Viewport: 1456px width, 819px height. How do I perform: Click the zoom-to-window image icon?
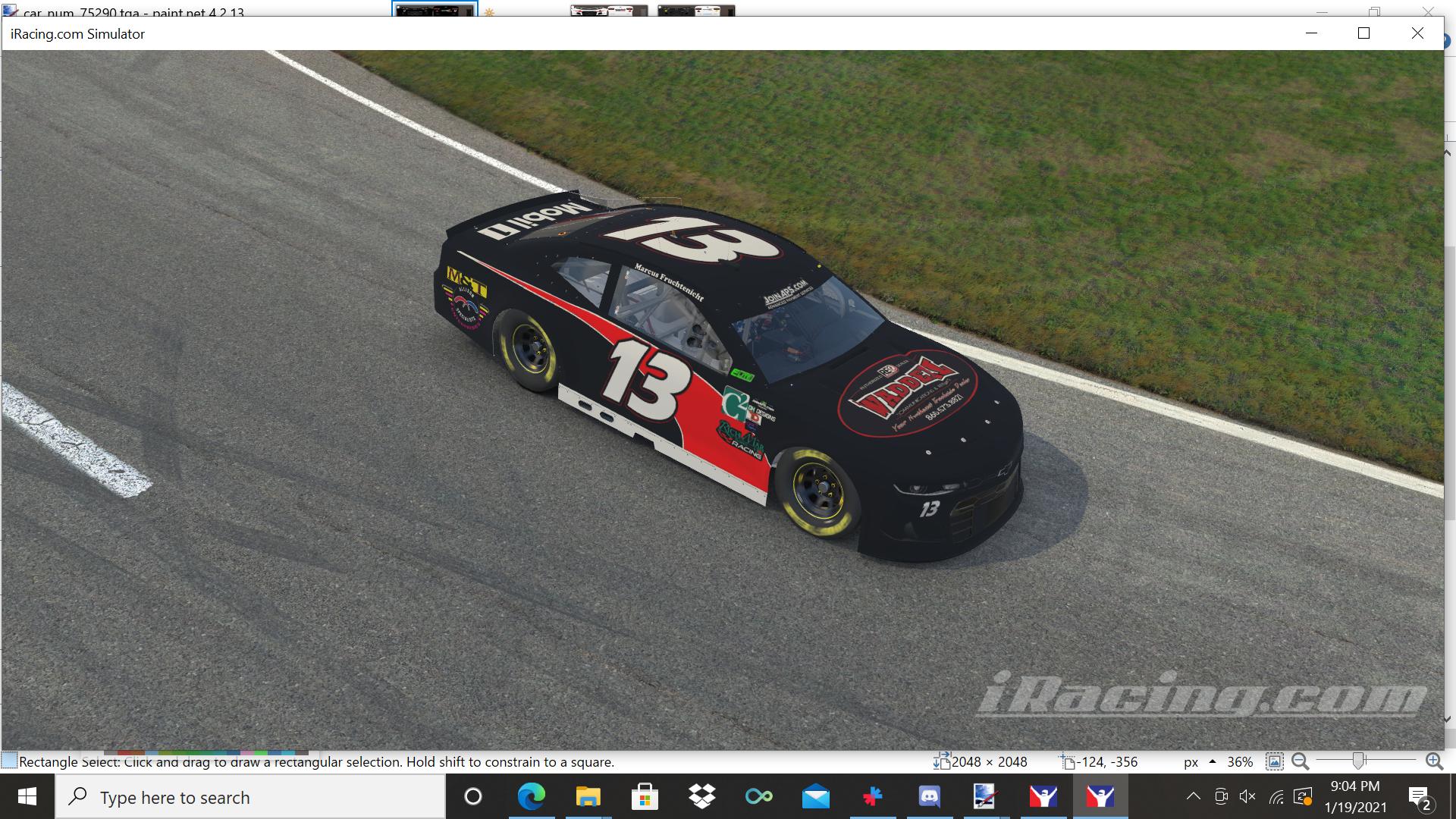coord(1276,762)
